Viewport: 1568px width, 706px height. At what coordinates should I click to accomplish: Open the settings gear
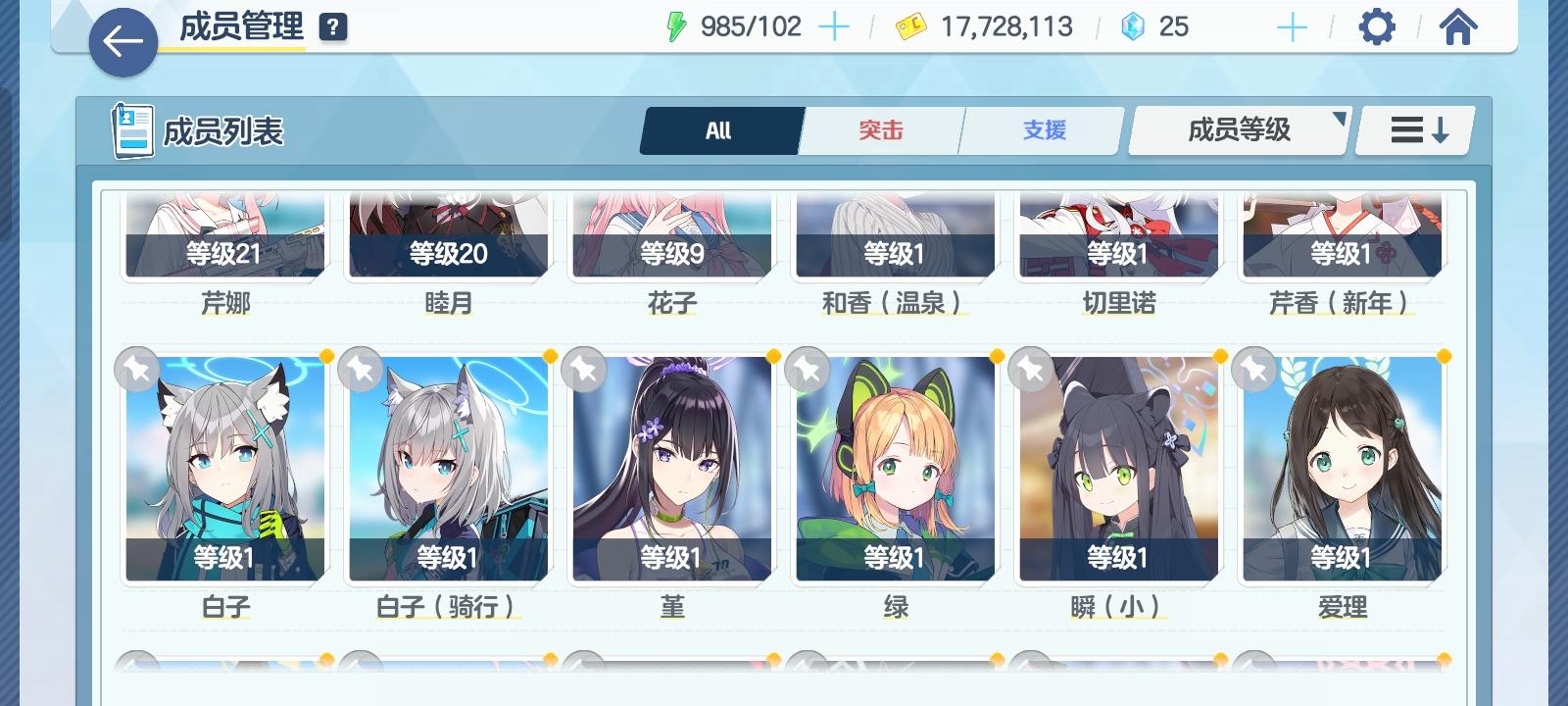click(1378, 26)
